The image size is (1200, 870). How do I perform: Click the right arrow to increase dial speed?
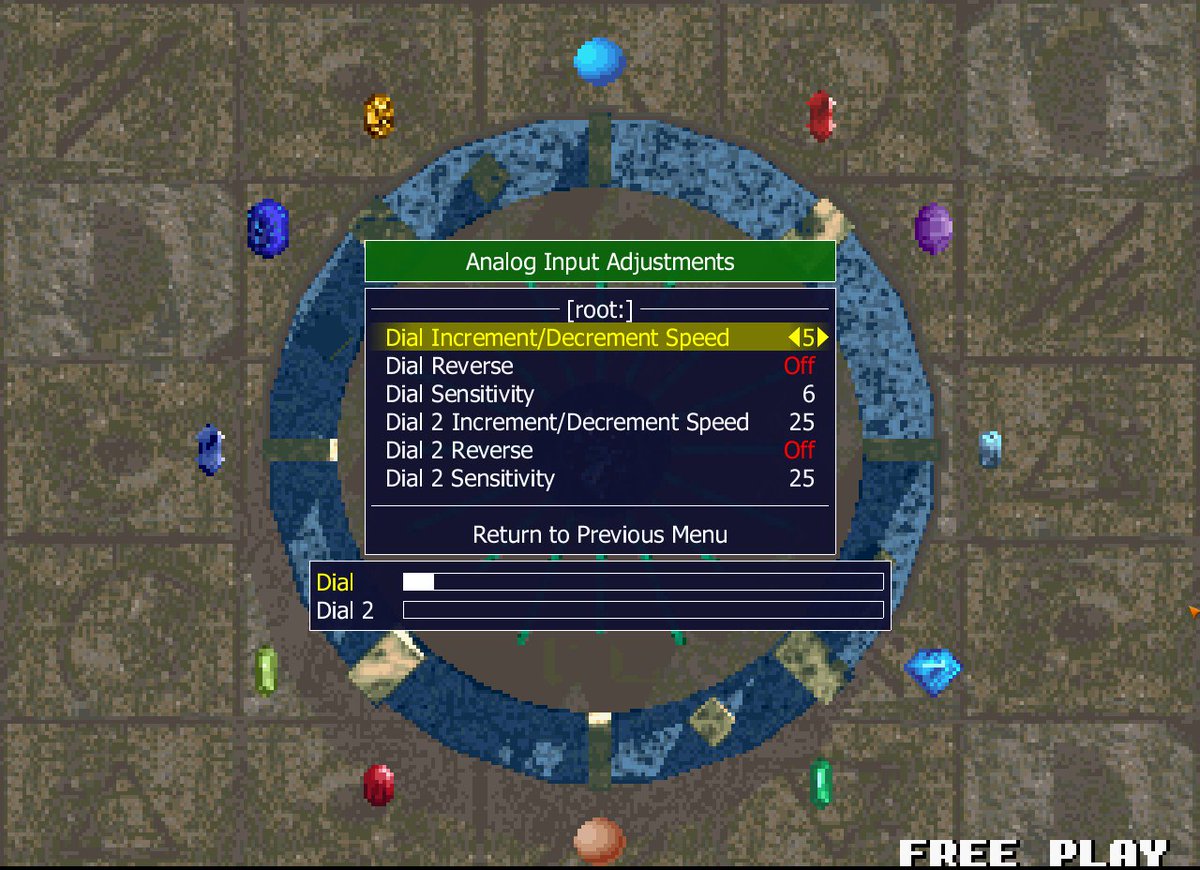point(823,338)
